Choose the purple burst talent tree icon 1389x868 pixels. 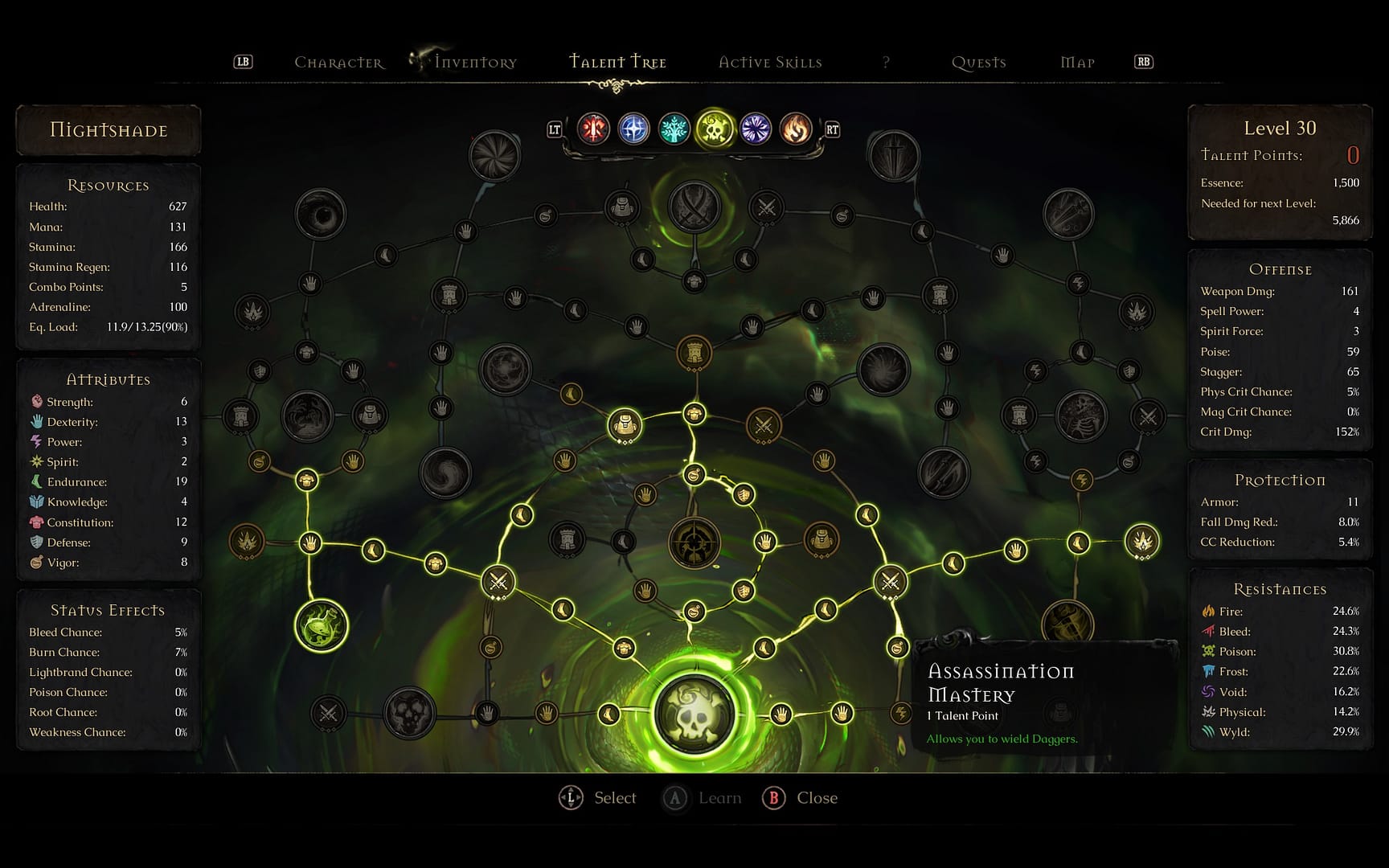coord(756,129)
